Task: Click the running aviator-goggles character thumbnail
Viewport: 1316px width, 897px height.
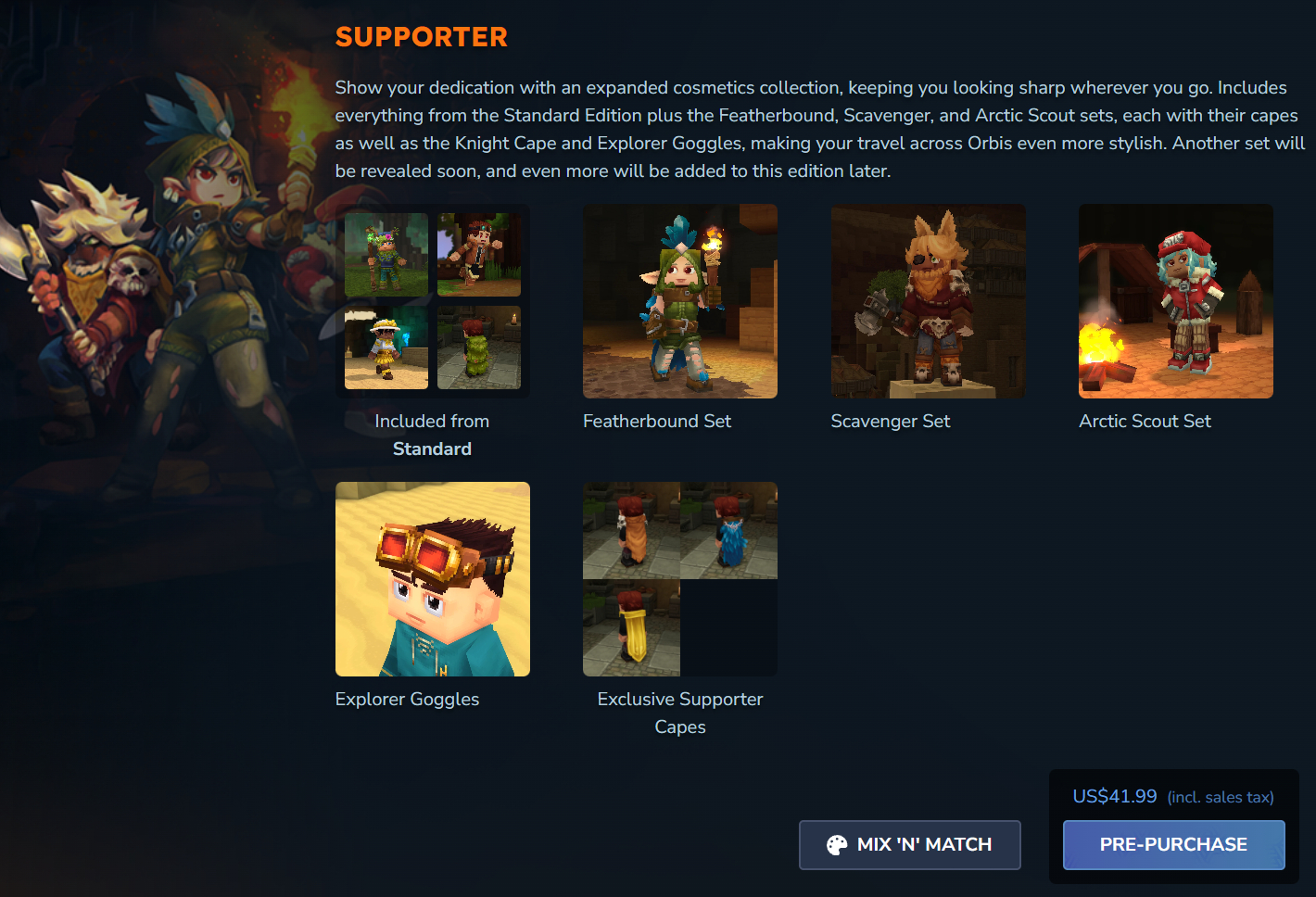Action: pos(479,253)
